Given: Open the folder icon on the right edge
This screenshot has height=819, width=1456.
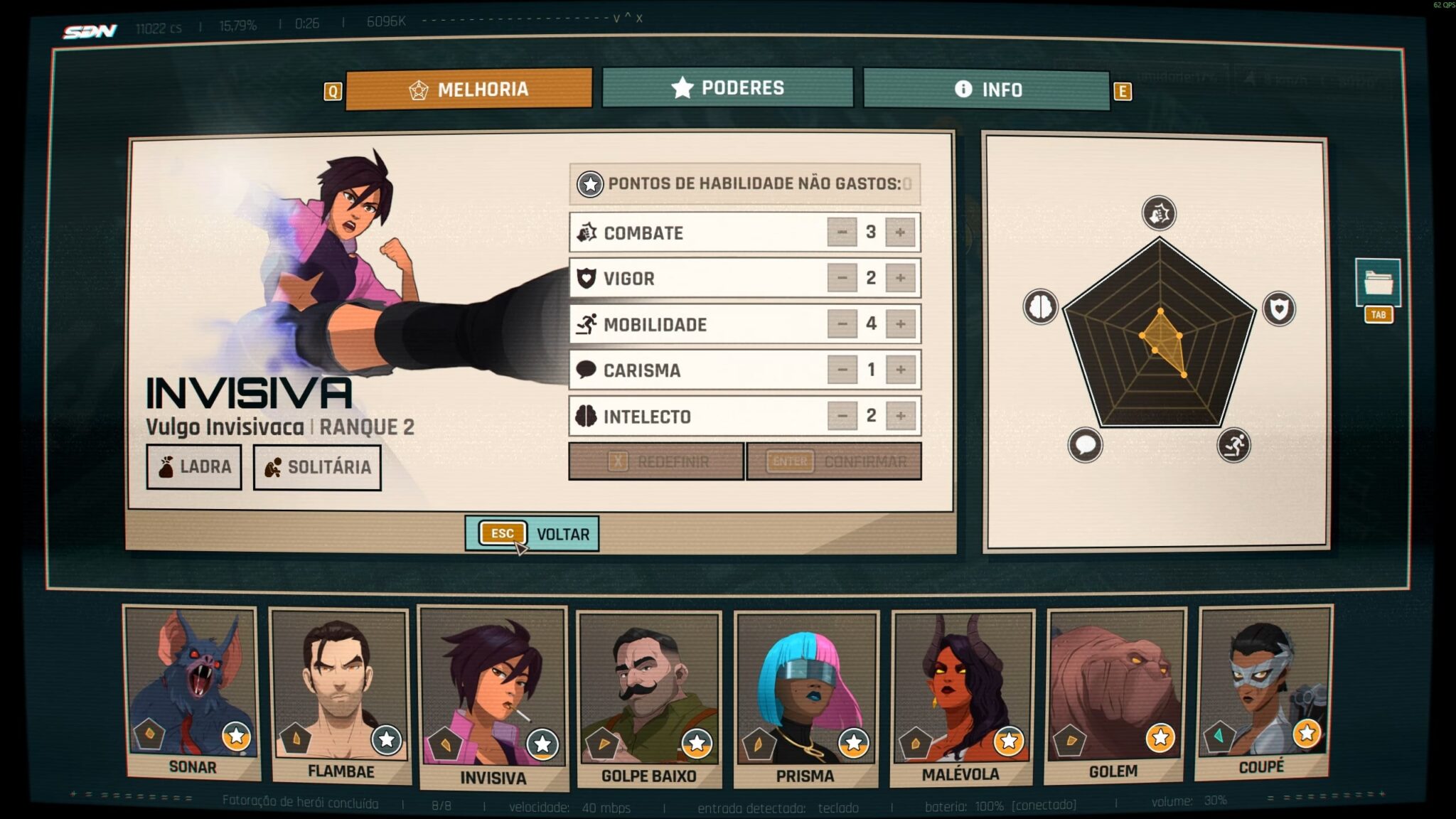Looking at the screenshot, I should (1377, 282).
